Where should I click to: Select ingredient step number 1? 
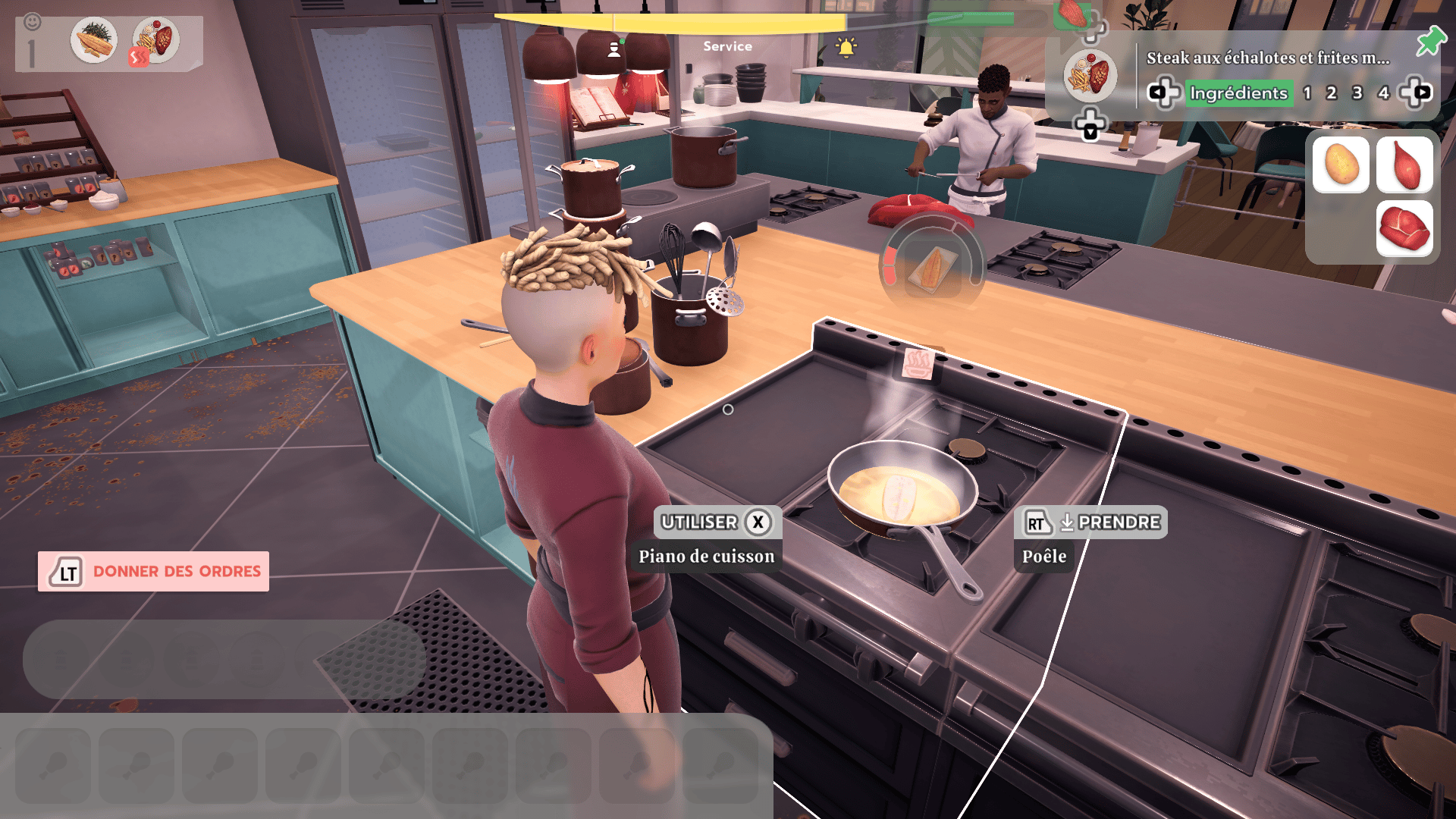pos(1307,93)
